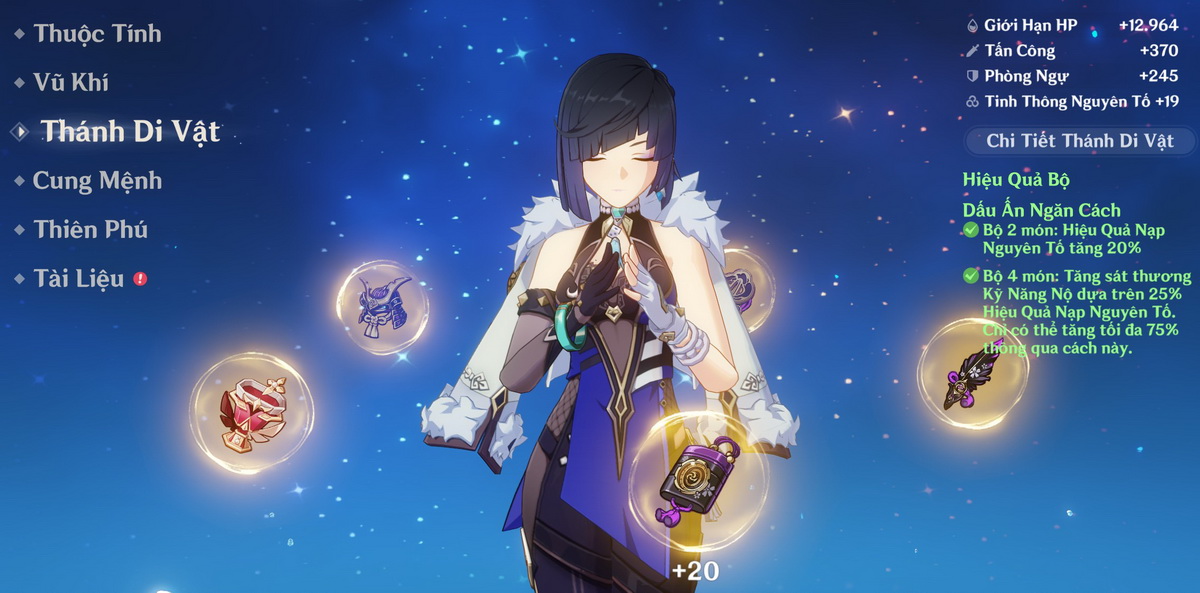Choose the samurai helmet artifact bubble

(383, 307)
